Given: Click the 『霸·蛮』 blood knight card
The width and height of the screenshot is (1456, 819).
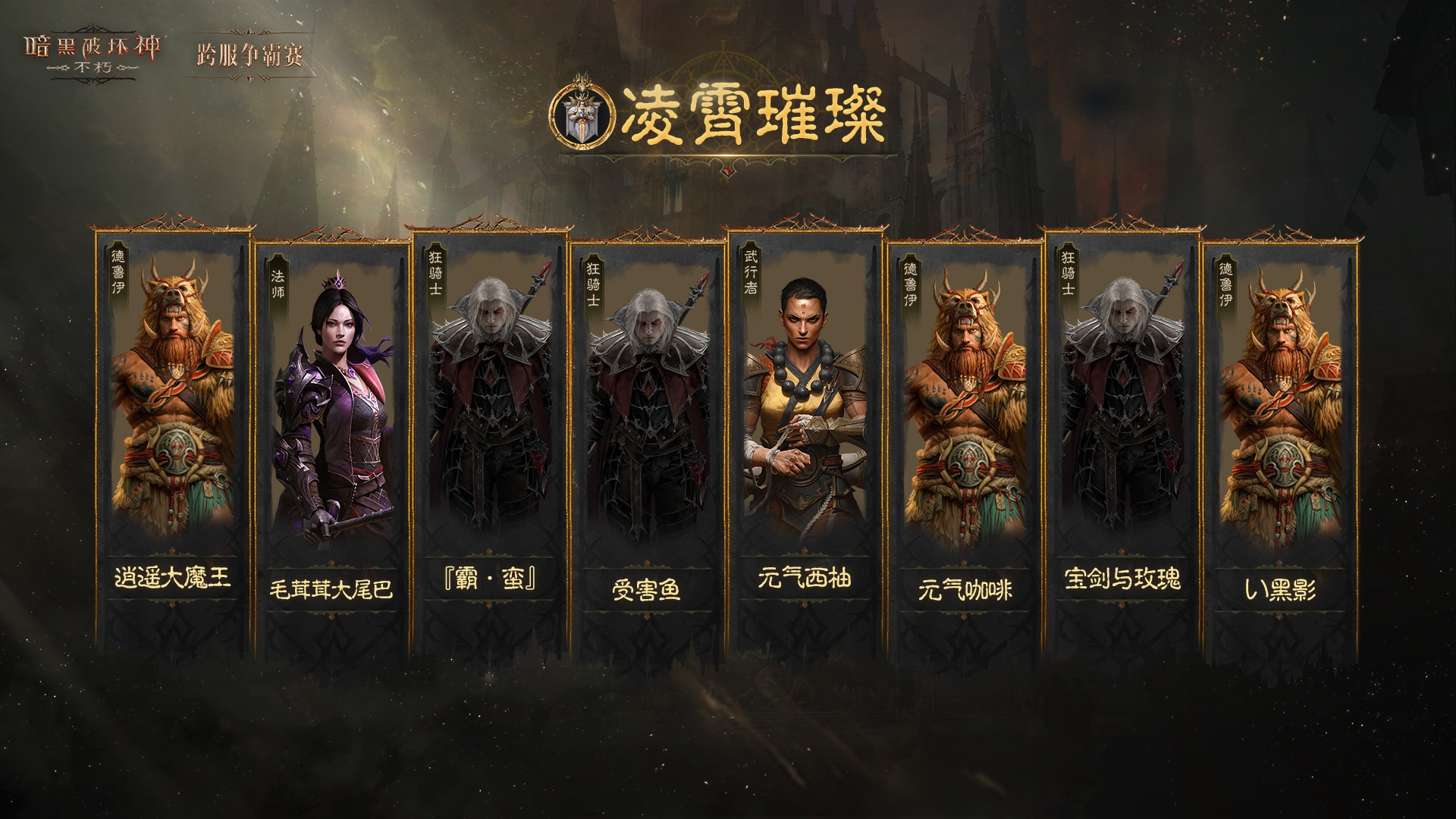Looking at the screenshot, I should [491, 440].
